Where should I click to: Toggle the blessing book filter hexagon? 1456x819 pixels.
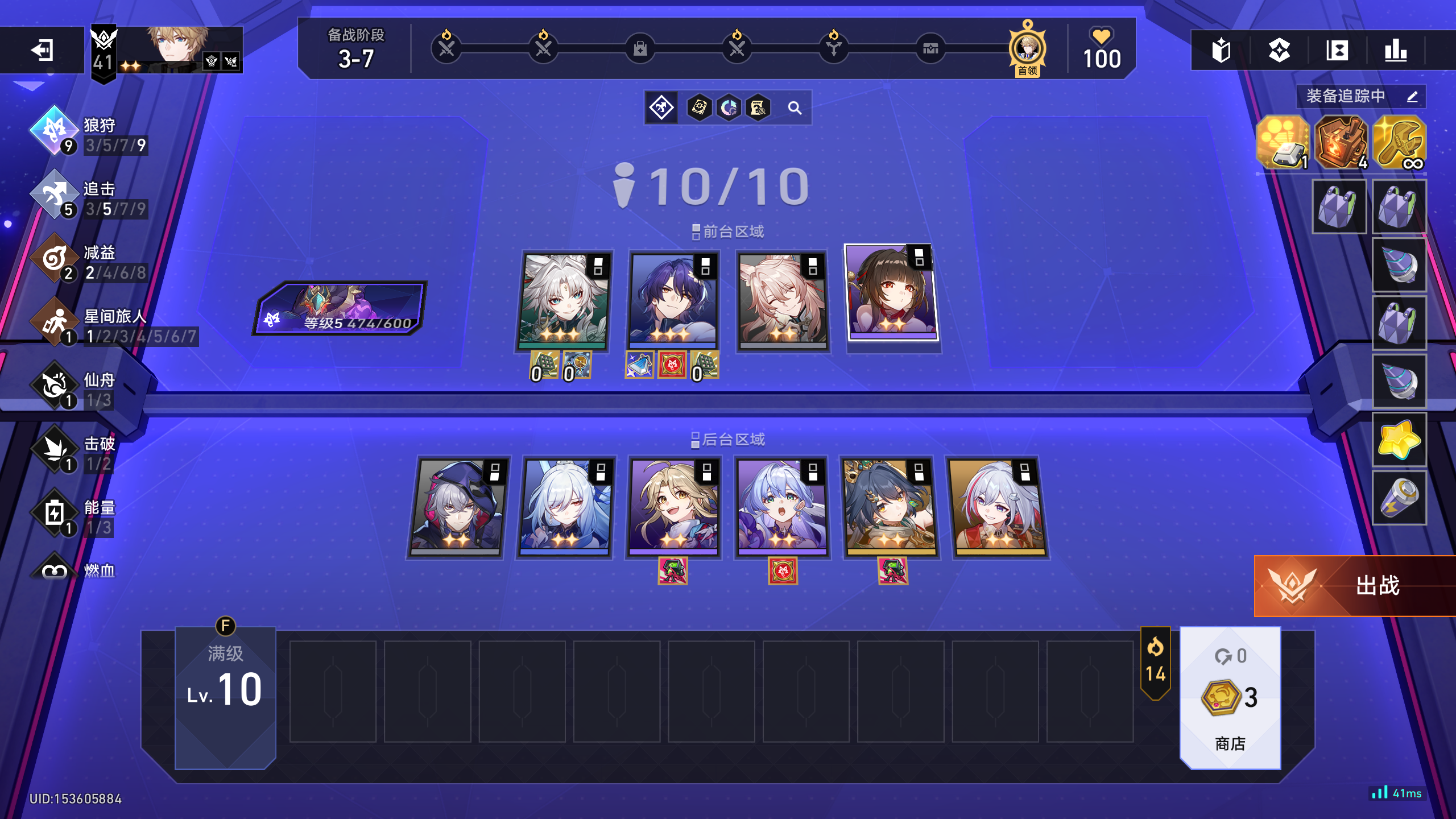pyautogui.click(x=698, y=107)
